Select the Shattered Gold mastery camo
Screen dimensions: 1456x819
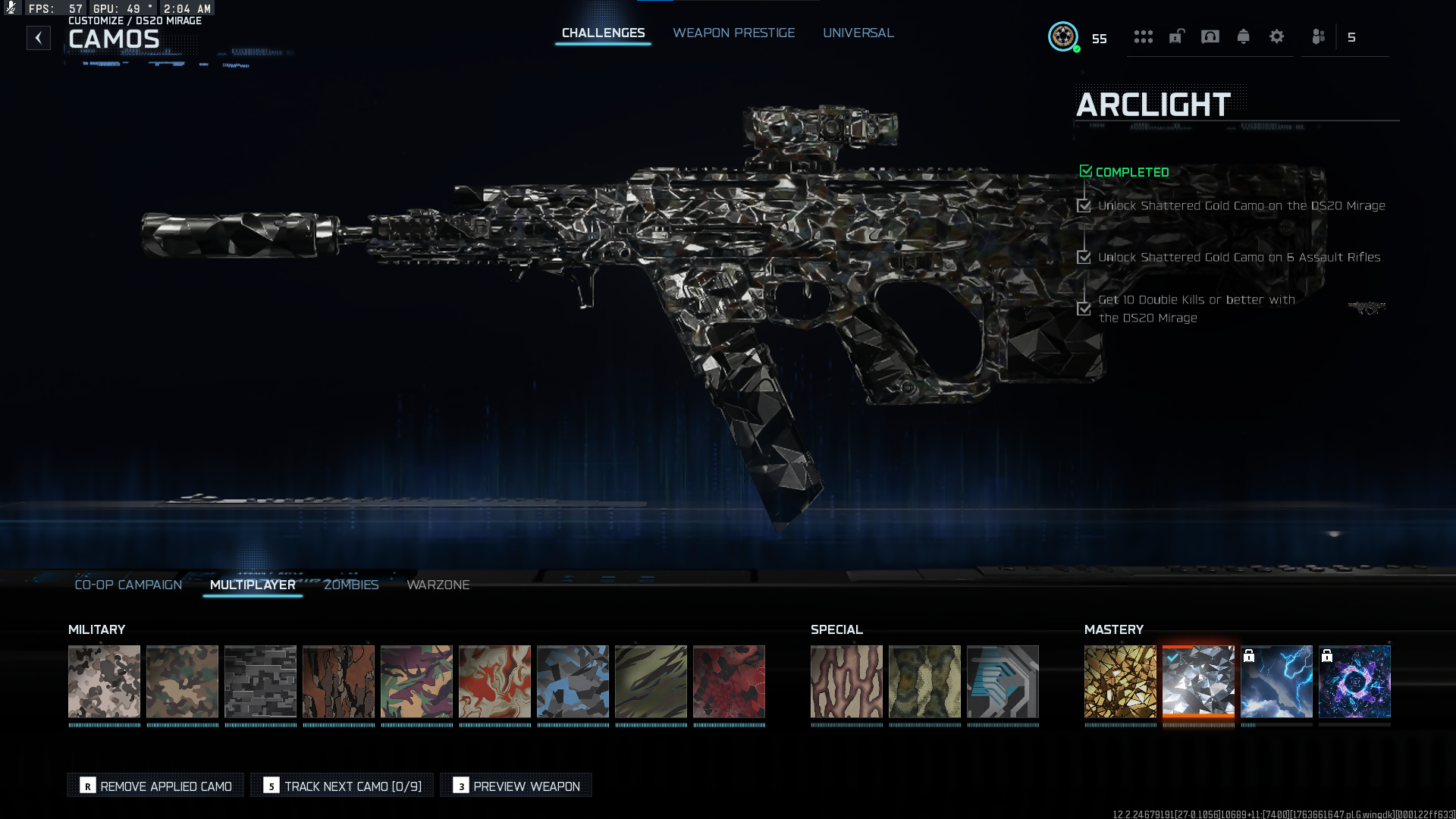(1120, 681)
